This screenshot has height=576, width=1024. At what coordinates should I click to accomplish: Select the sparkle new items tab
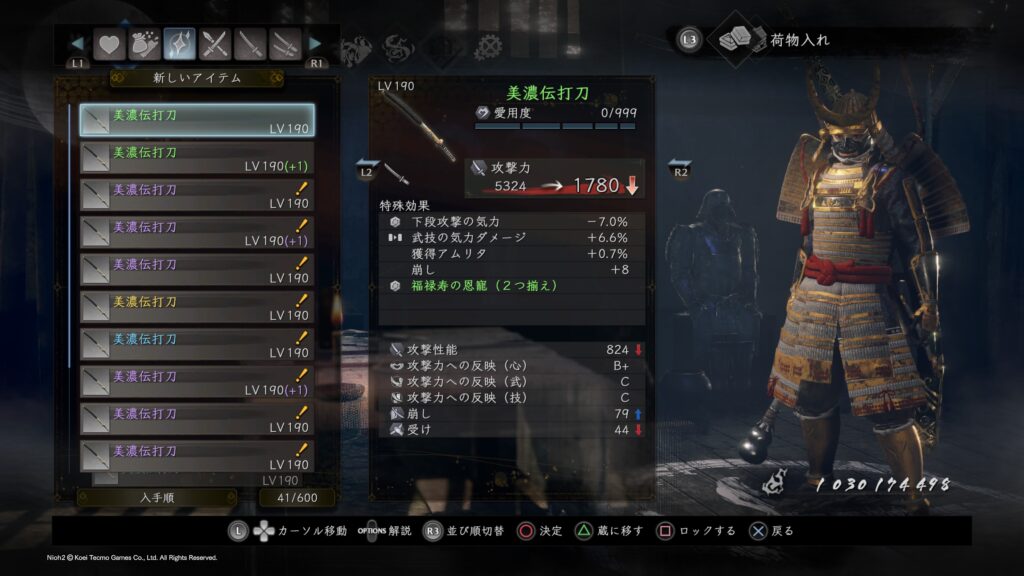click(180, 44)
